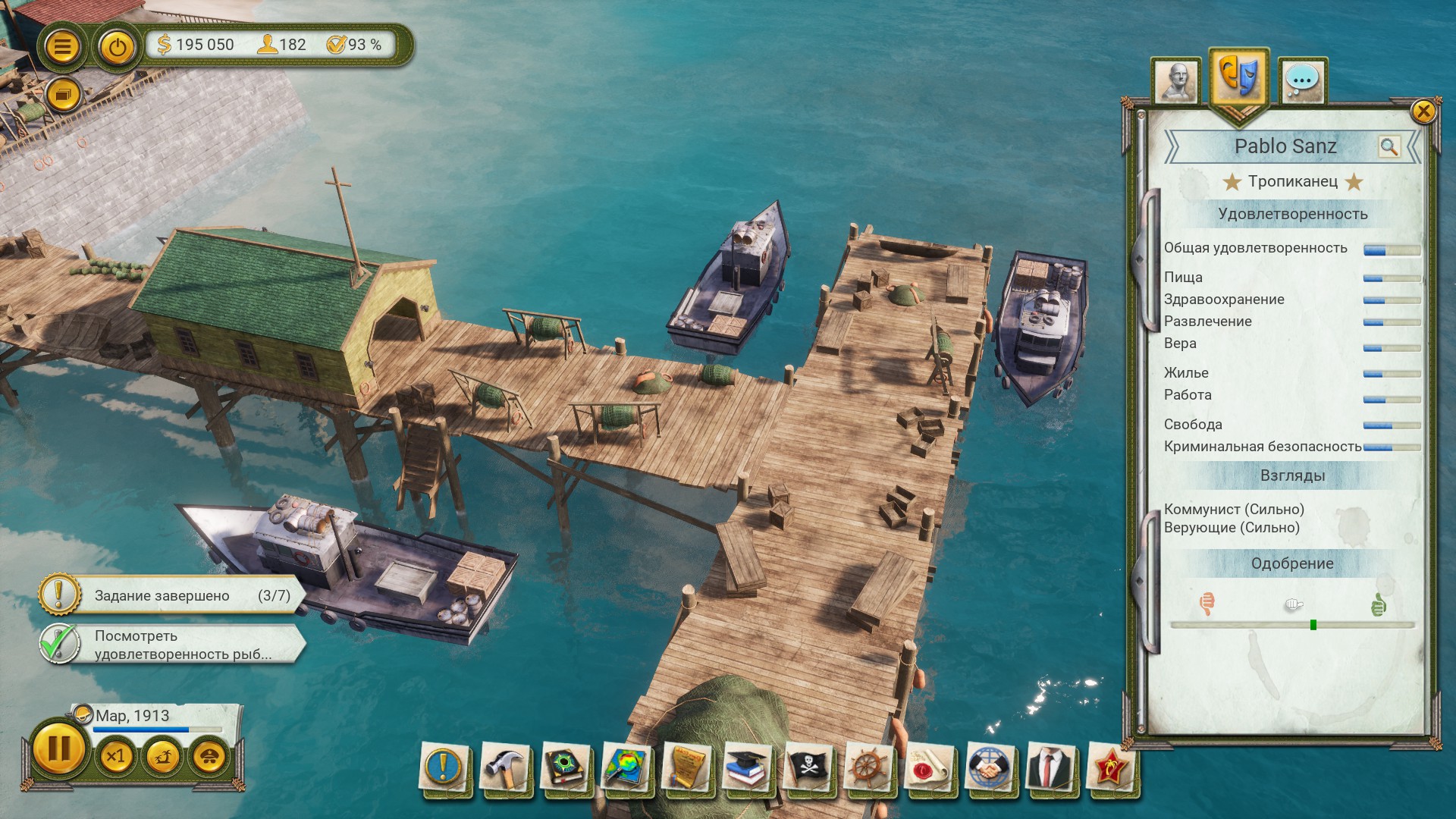Jump to El Presidente with the cap icon
The width and height of the screenshot is (1456, 819).
point(209,756)
